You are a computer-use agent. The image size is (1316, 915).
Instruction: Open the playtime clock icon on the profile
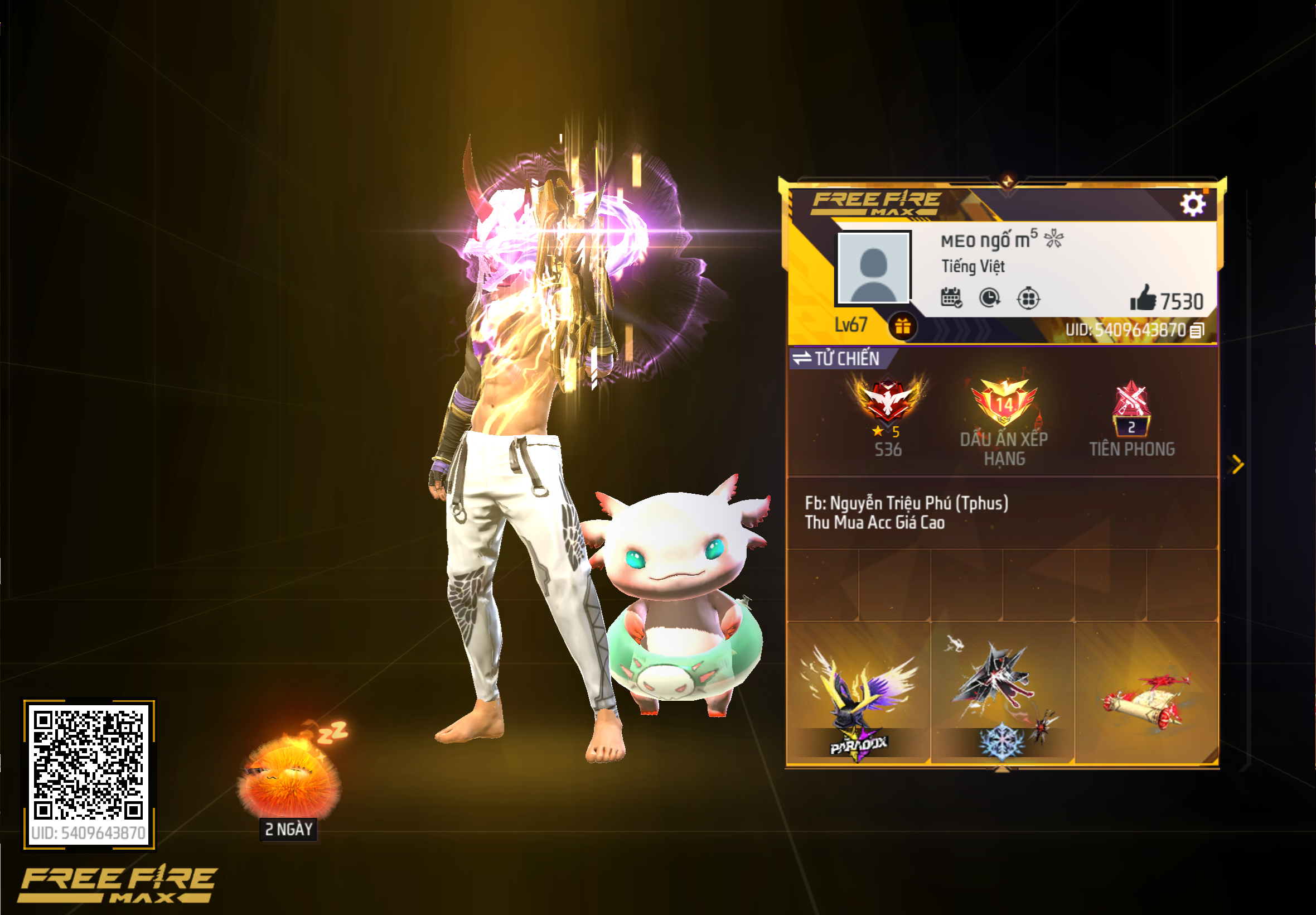[x=989, y=298]
